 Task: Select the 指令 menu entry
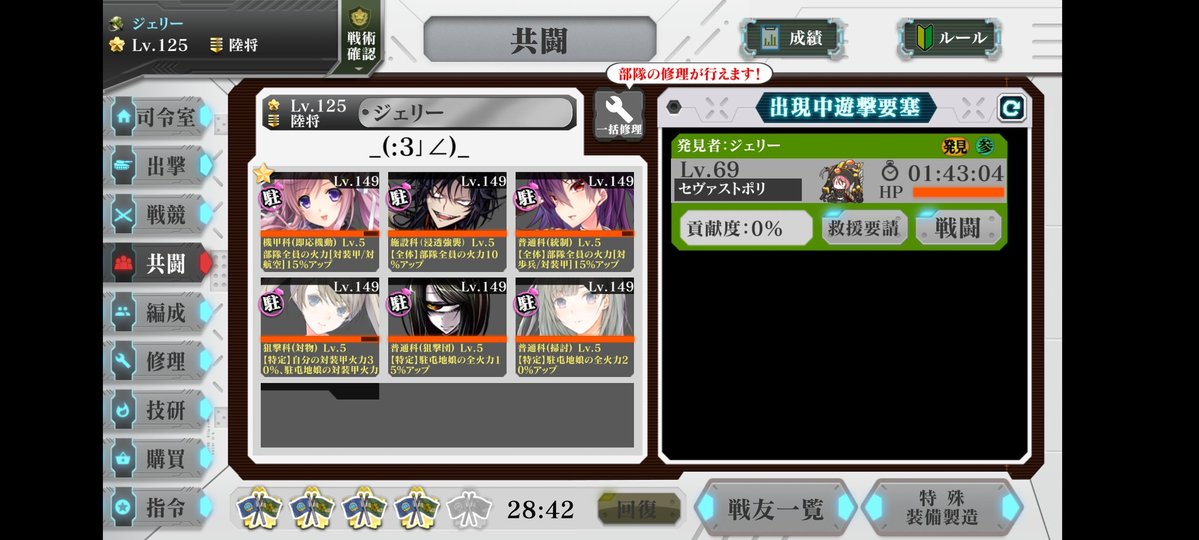(160, 507)
